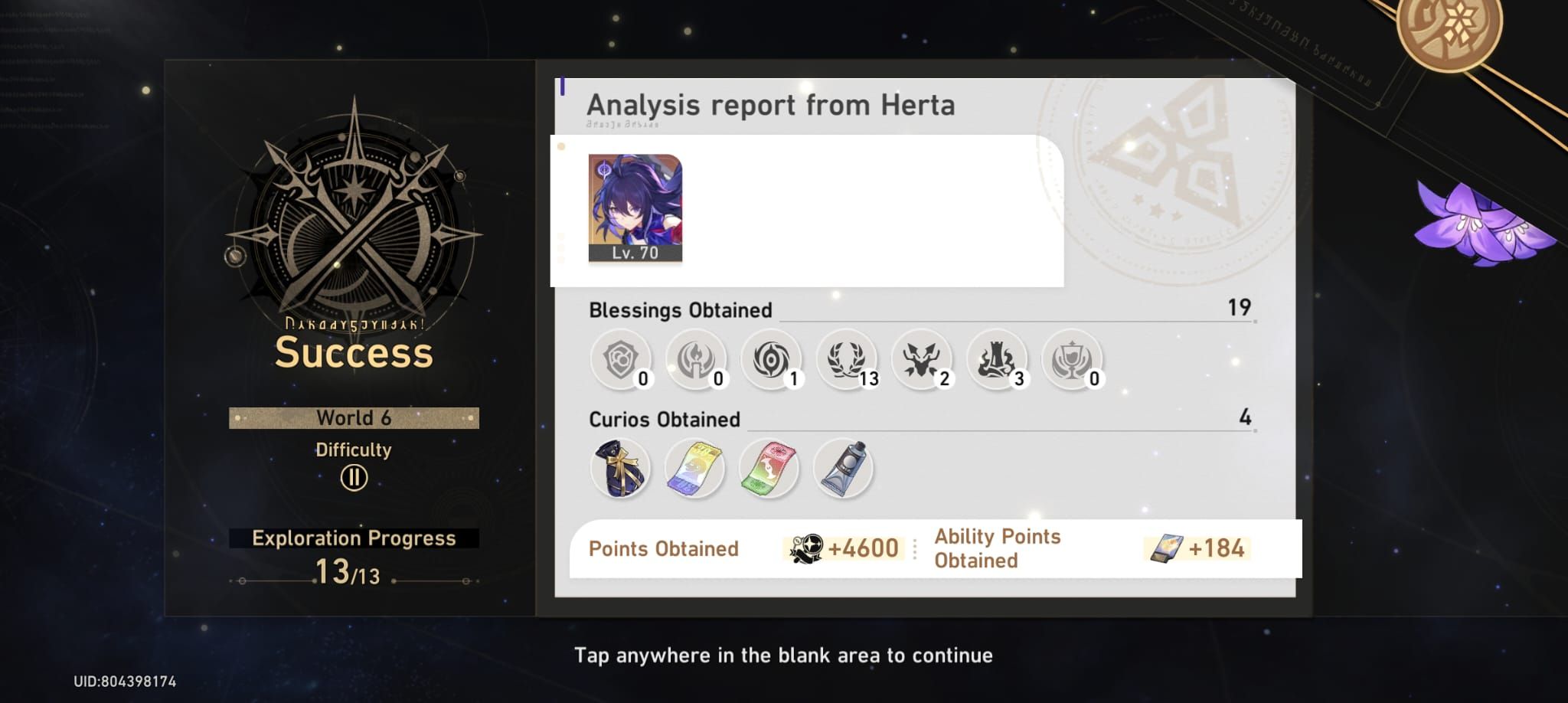Viewport: 1568px width, 703px height.
Task: Click the World 6 banner
Action: (353, 417)
